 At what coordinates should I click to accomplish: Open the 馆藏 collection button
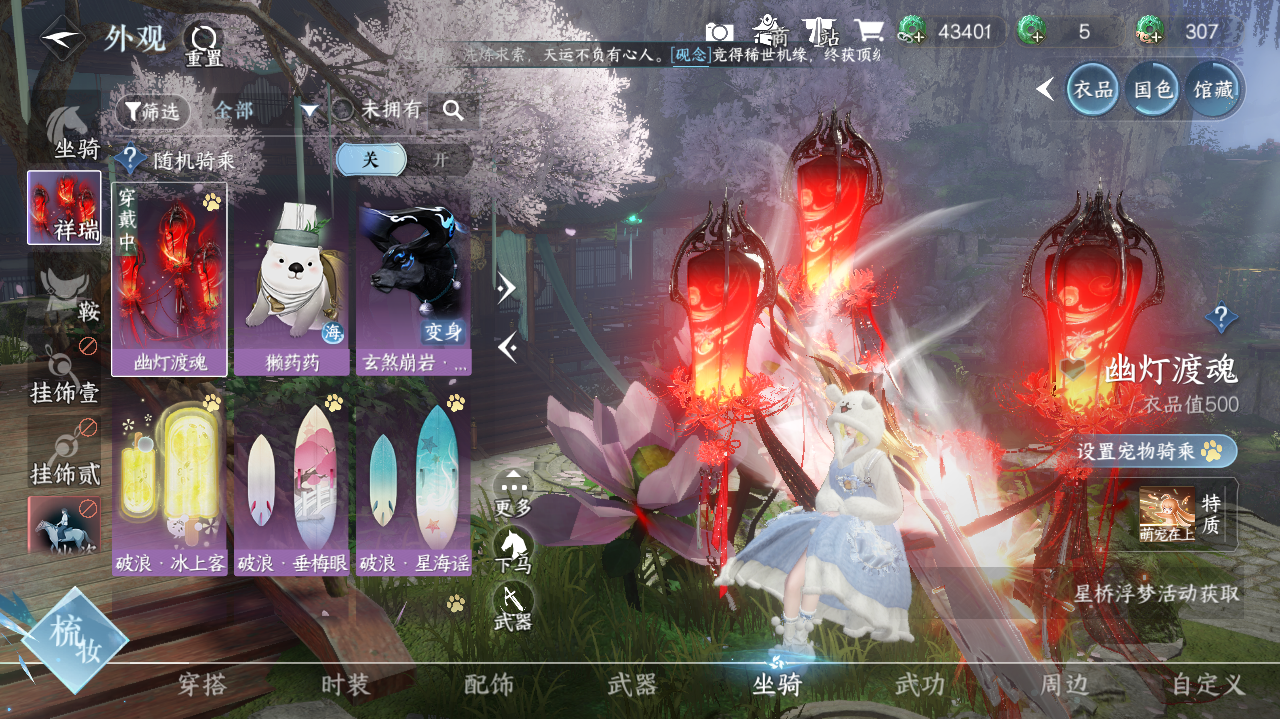click(1213, 90)
